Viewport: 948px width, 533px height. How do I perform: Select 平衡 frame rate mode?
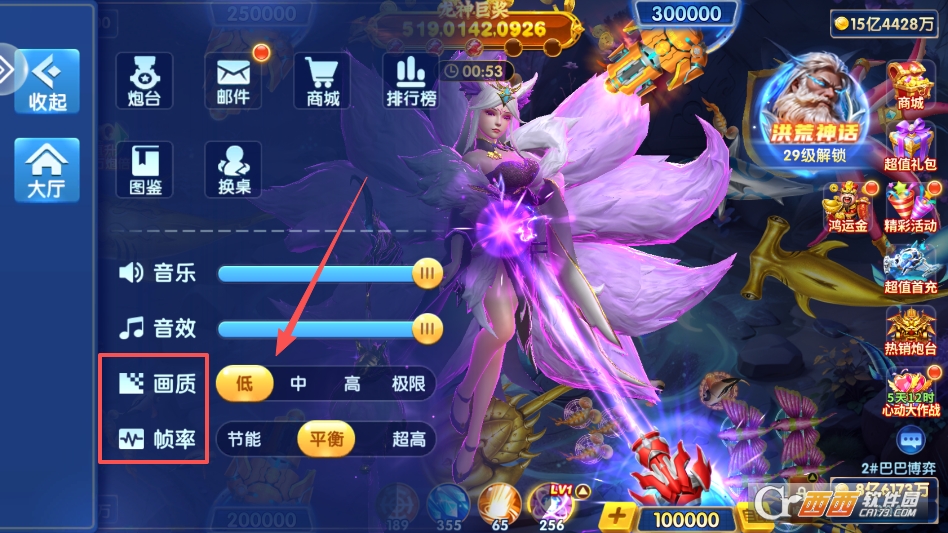pos(326,439)
